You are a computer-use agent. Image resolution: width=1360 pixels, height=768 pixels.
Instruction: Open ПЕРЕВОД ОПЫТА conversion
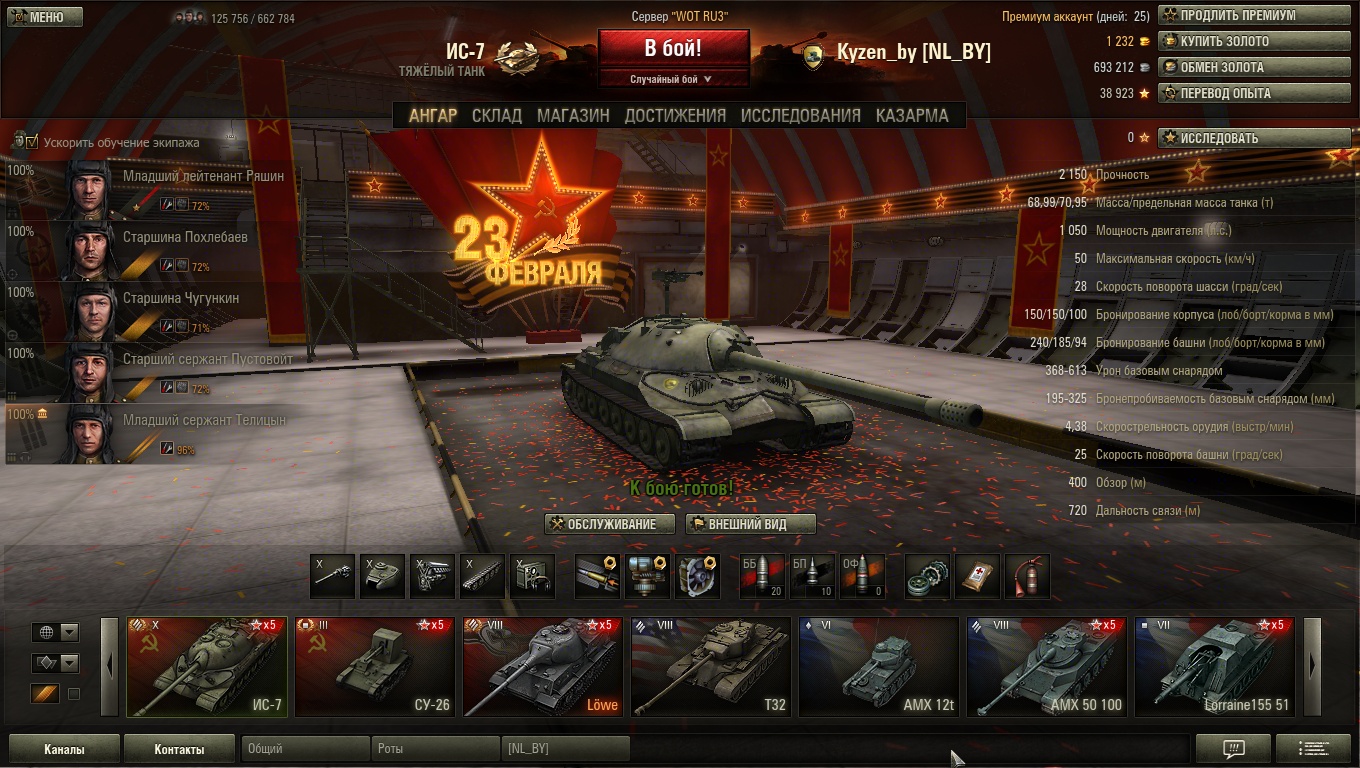(x=1240, y=94)
